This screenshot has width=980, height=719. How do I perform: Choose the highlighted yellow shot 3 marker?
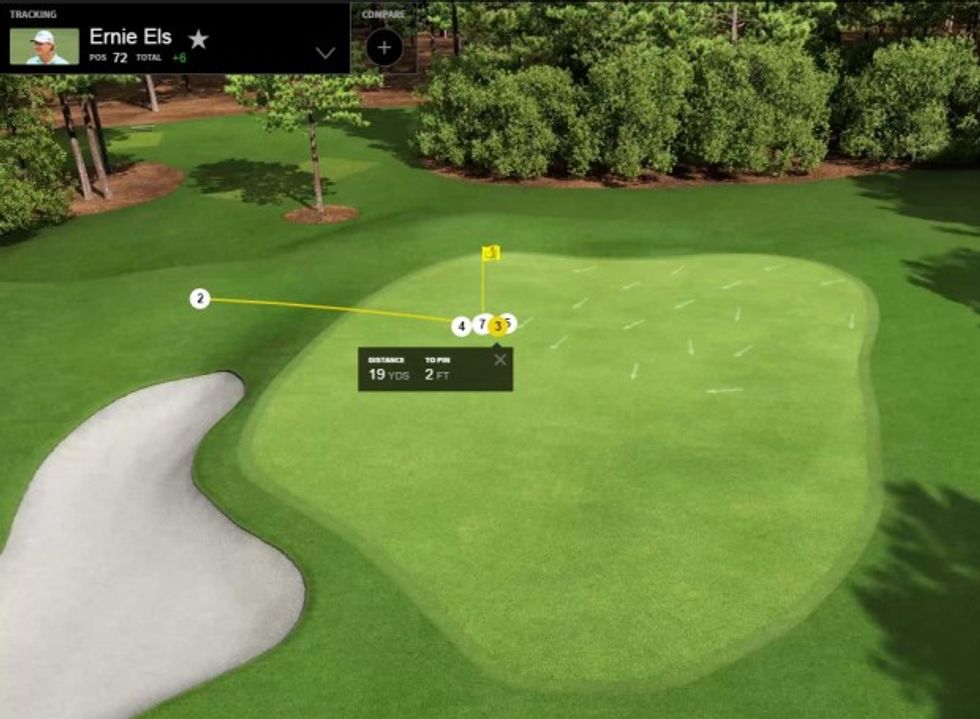[x=497, y=326]
